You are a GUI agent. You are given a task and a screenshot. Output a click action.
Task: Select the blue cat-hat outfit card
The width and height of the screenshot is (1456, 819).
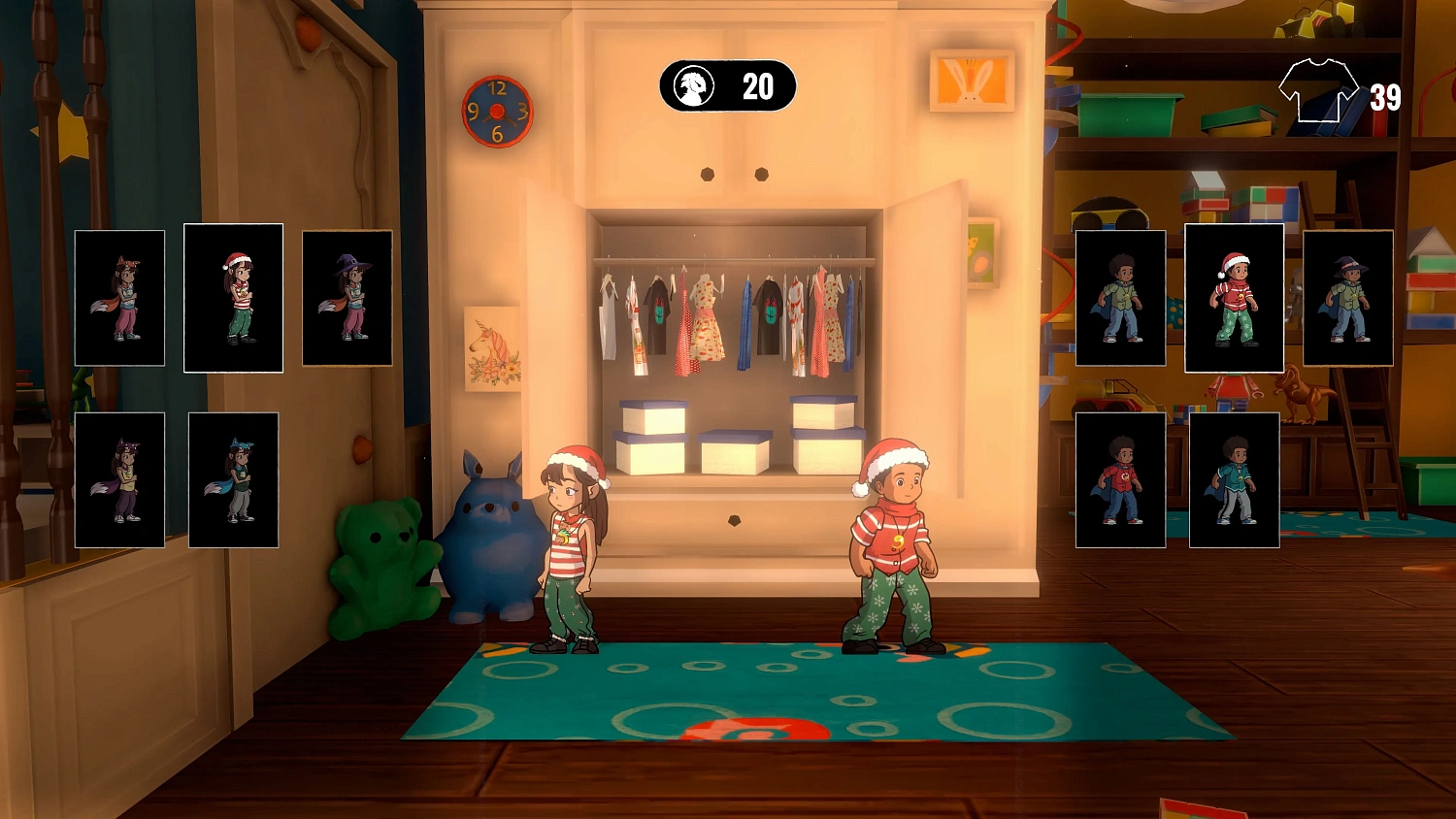coord(233,479)
